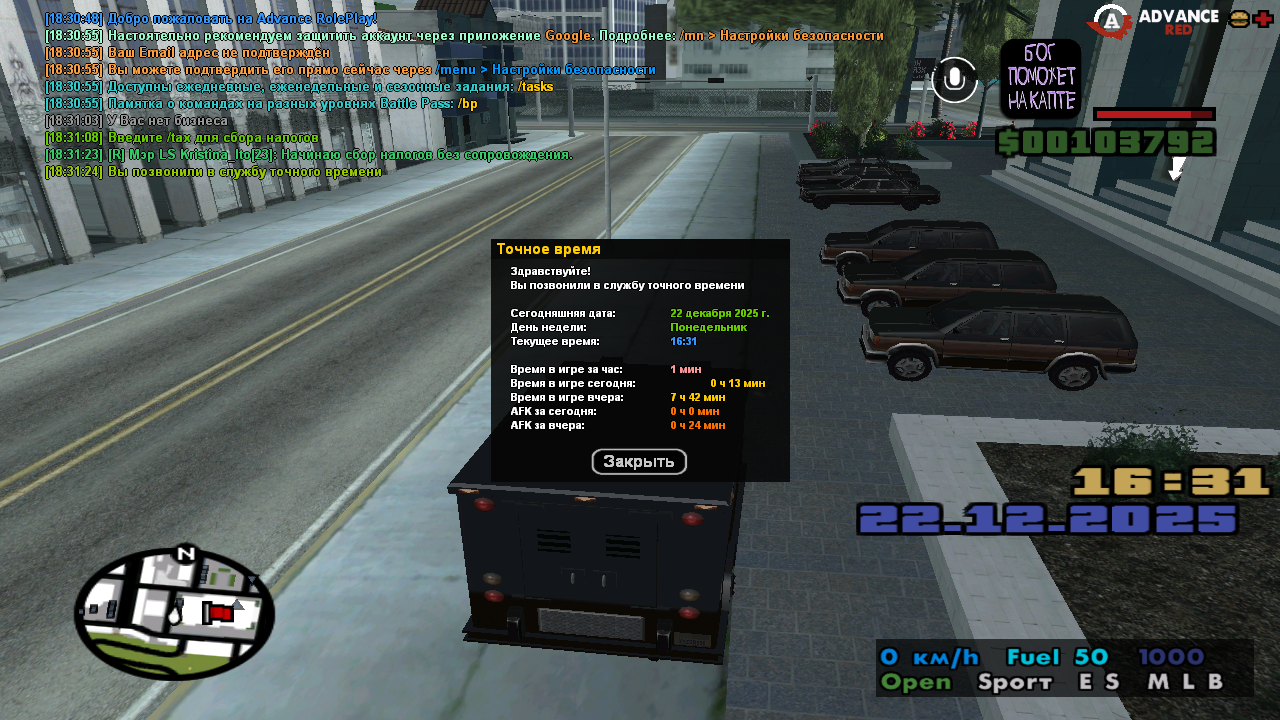Click the red cross health icon

point(1263,19)
